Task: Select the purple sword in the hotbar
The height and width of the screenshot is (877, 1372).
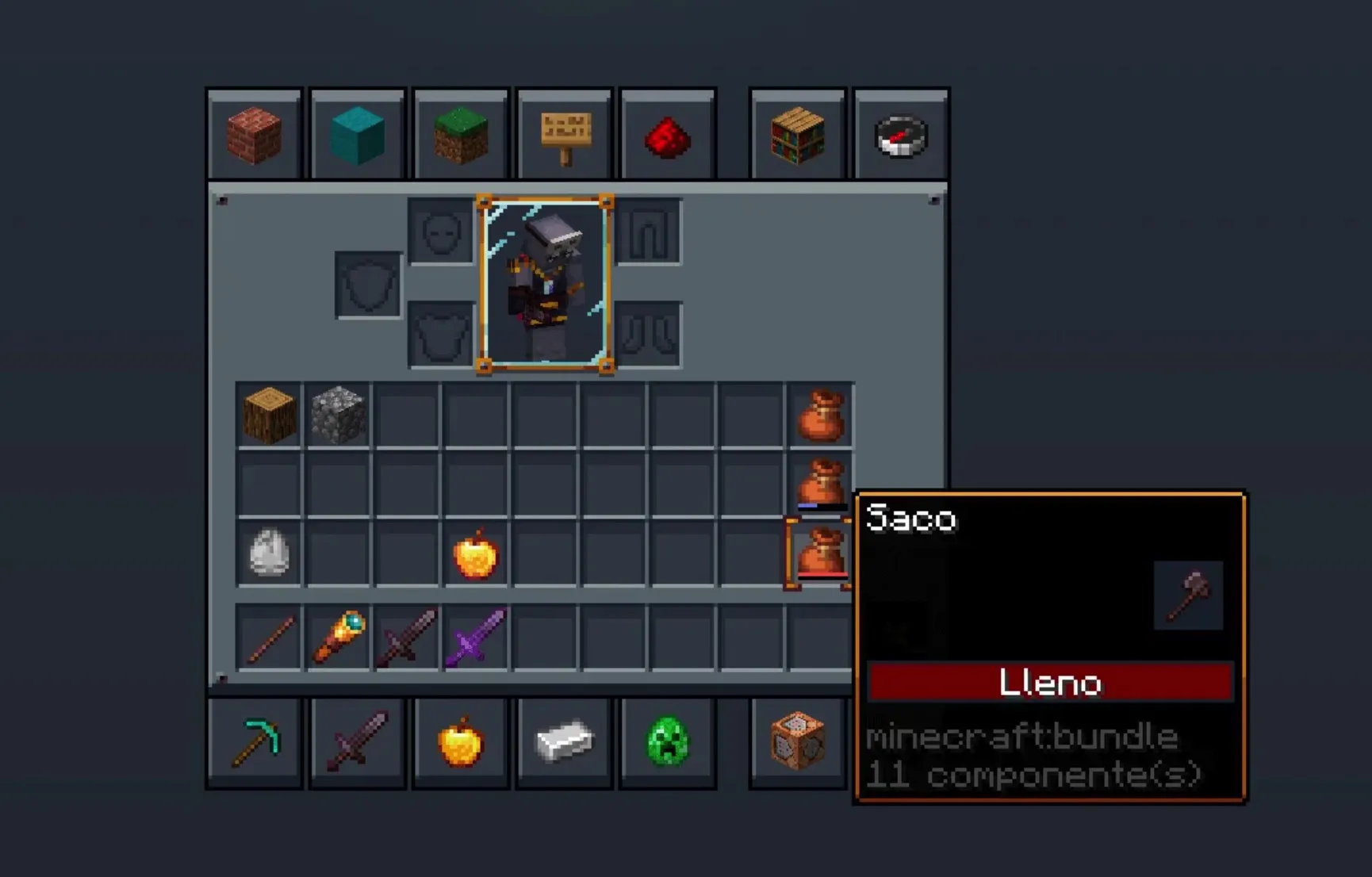Action: tap(476, 638)
